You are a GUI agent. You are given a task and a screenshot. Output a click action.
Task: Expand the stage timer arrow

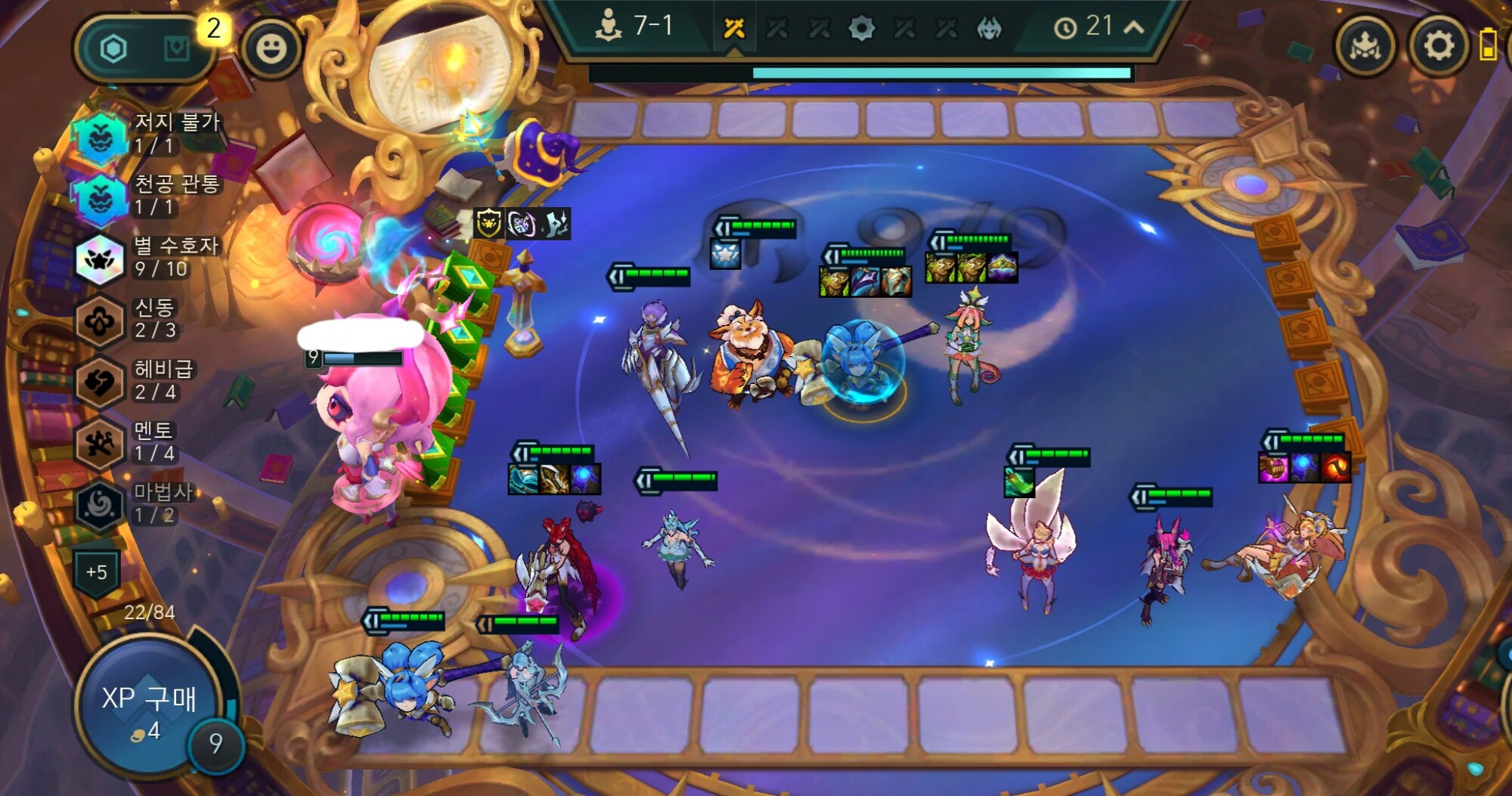click(1133, 27)
